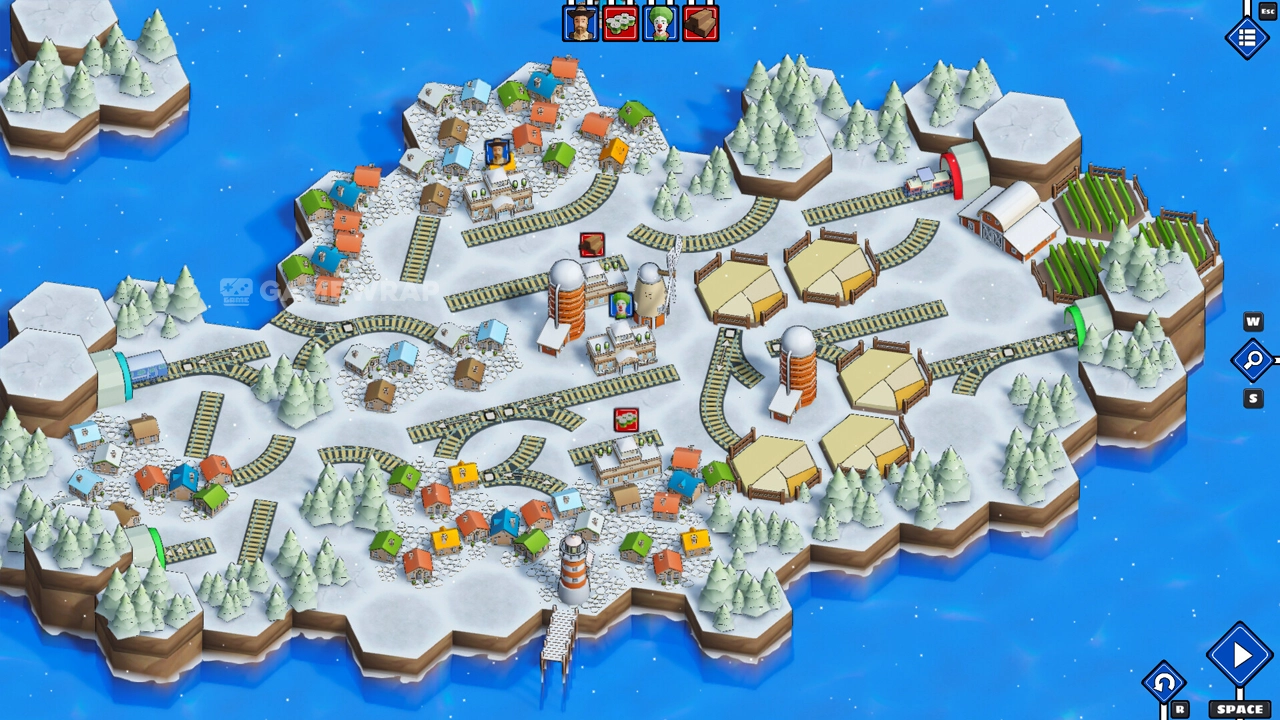Click the magnifying glass zoom control
This screenshot has height=720, width=1280.
(1252, 360)
